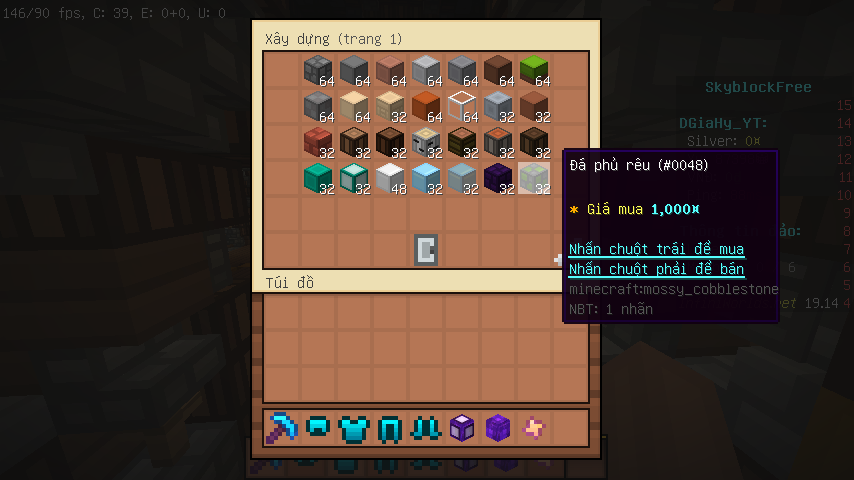Buy the mossy cobblestone stack
Viewport: 854px width, 480px height.
(534, 178)
